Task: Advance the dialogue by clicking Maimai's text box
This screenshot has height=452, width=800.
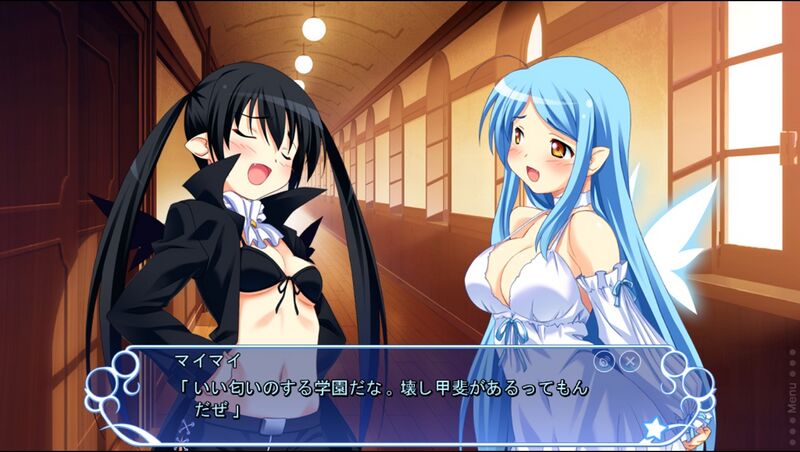Action: (x=400, y=397)
